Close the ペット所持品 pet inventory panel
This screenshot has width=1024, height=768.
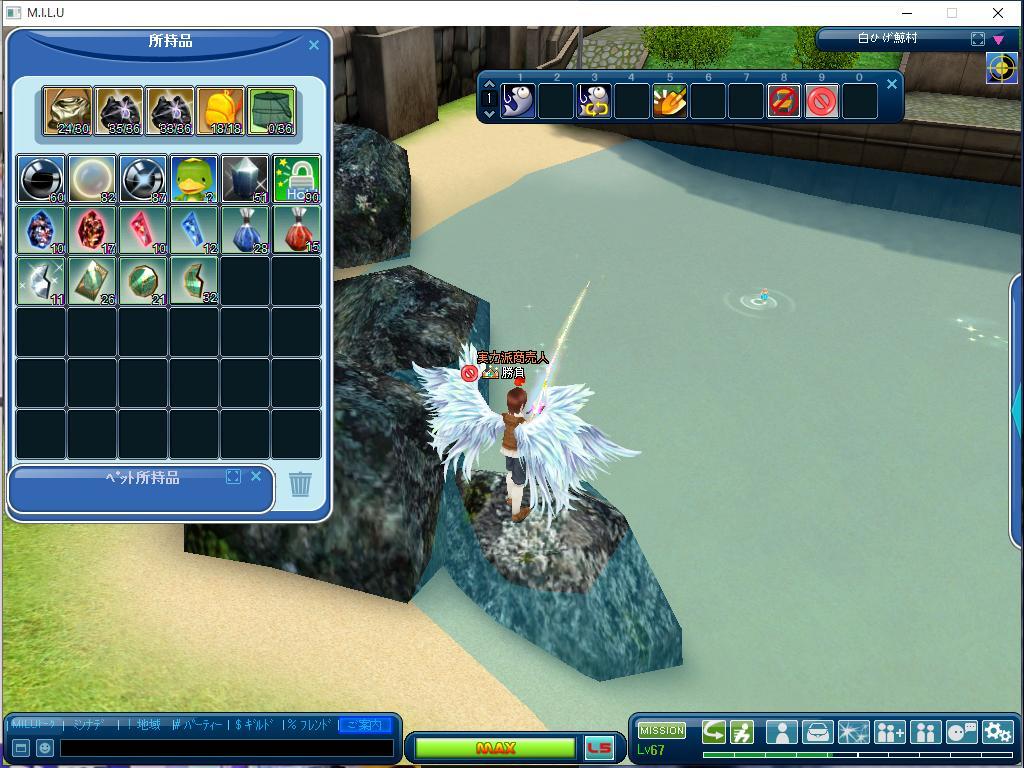pos(256,477)
